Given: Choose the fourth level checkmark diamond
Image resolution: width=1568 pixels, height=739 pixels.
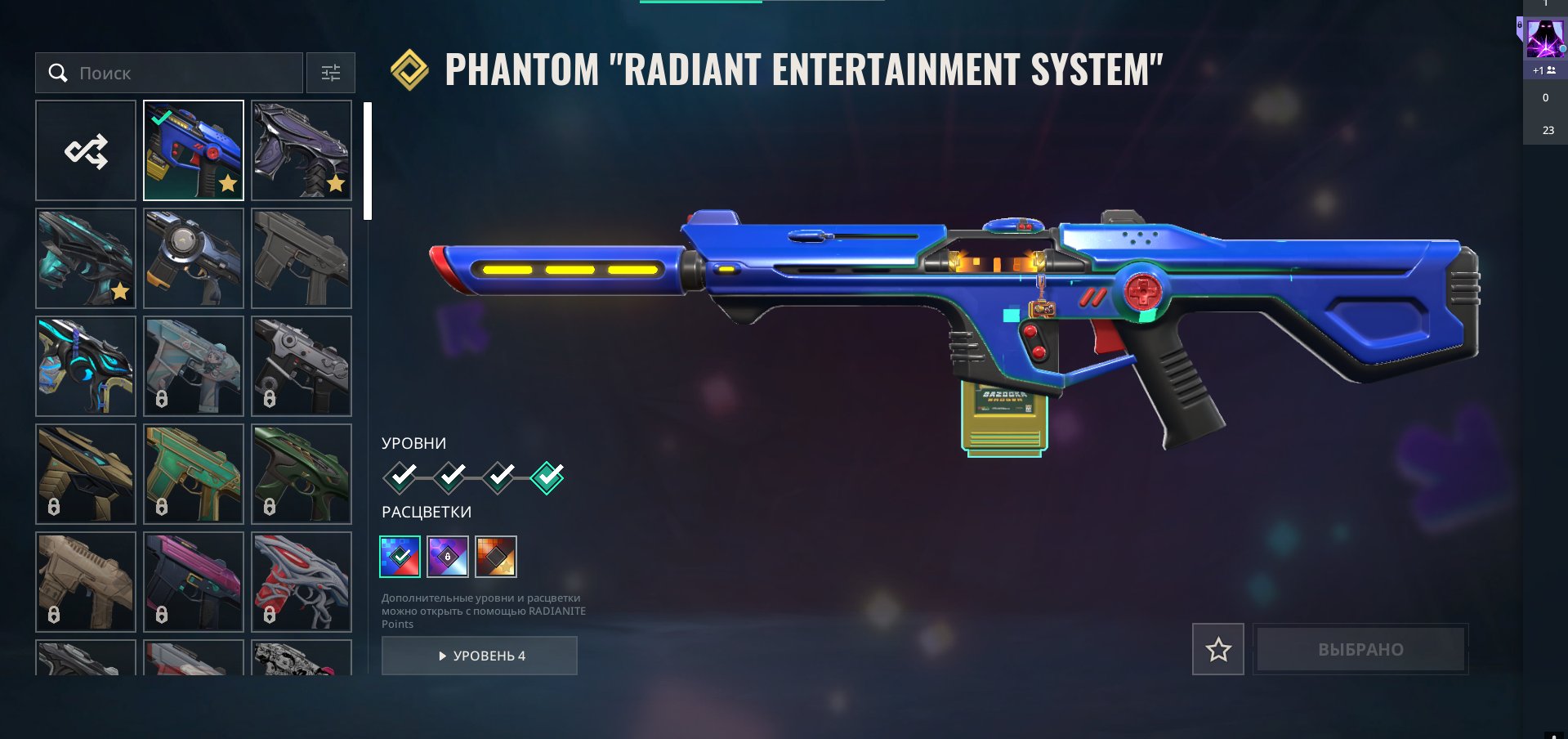Looking at the screenshot, I should [x=547, y=477].
